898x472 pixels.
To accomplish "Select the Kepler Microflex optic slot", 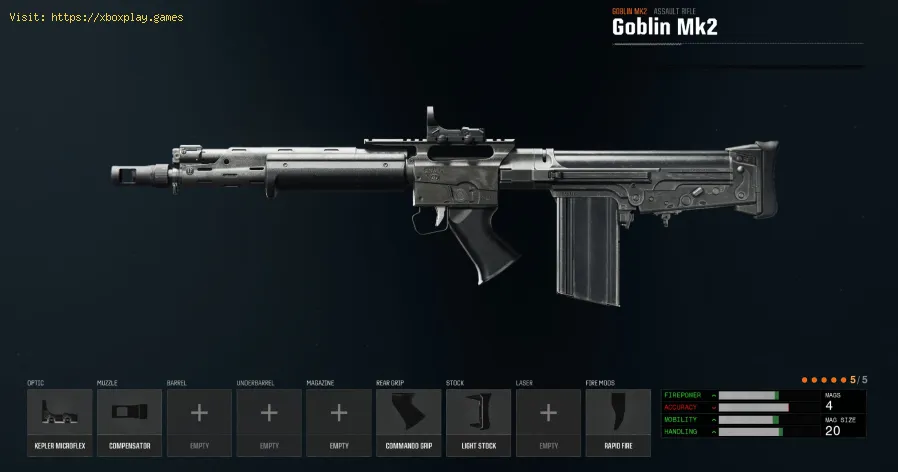I will point(59,417).
